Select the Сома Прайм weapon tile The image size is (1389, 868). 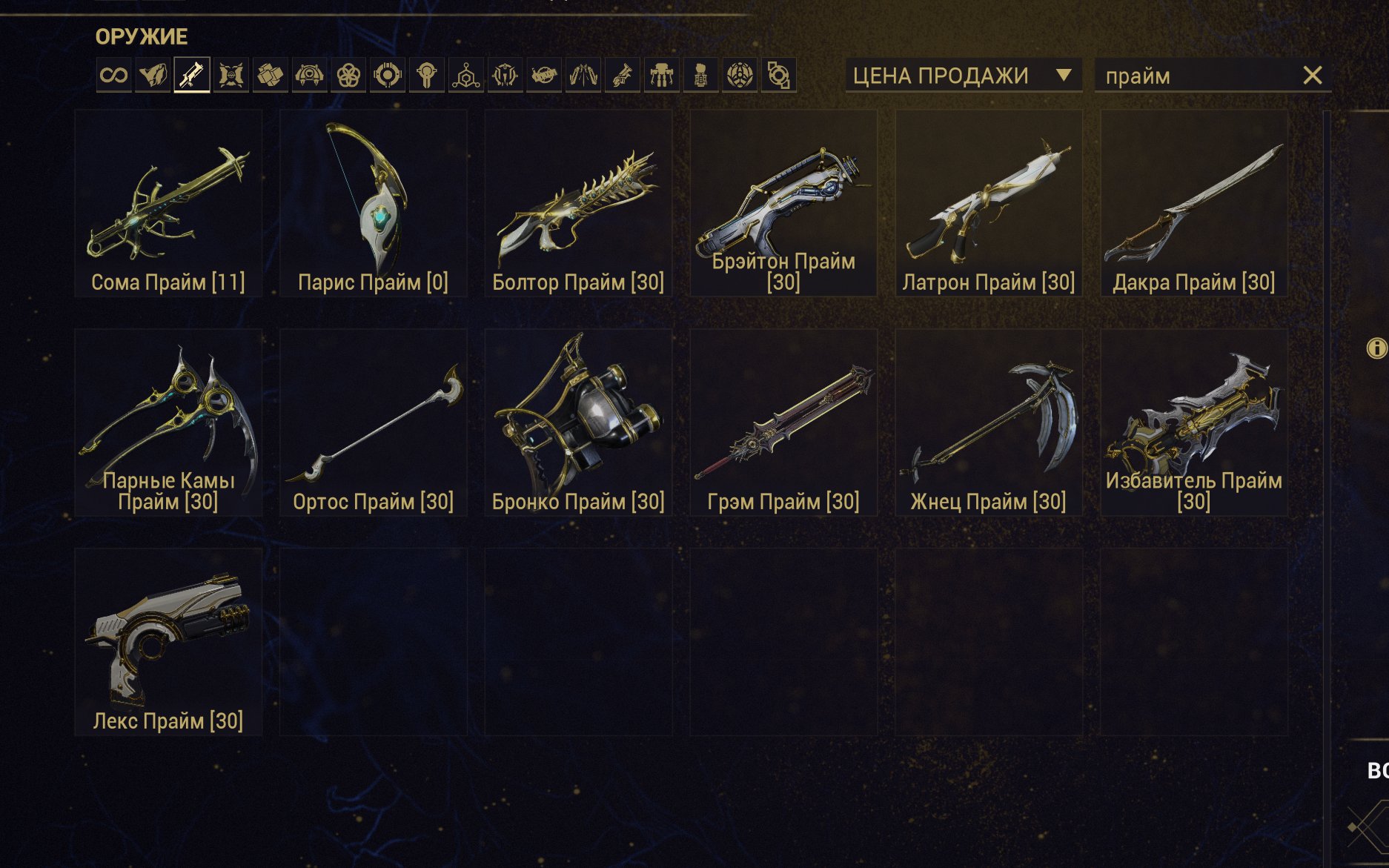point(168,203)
